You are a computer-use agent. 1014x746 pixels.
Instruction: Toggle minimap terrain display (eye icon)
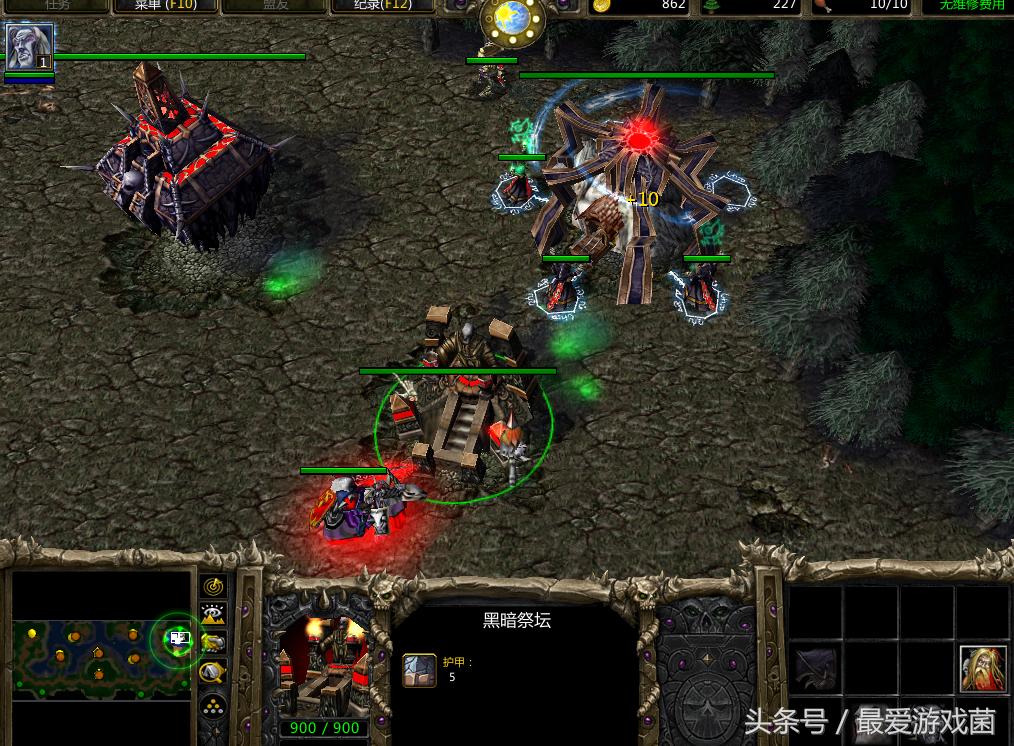(x=213, y=615)
